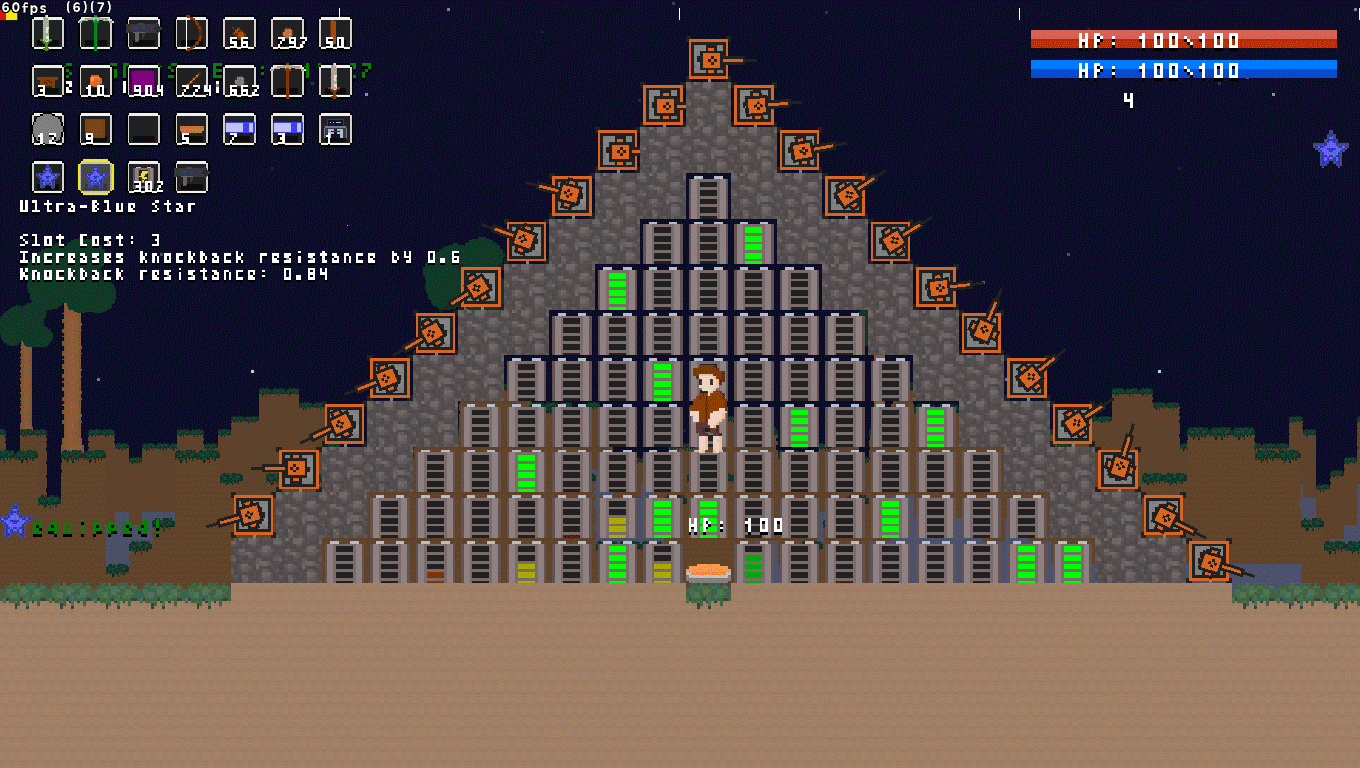Select the brown-handled pickaxe slot
Screen dimensions: 1360x768
tap(287, 81)
